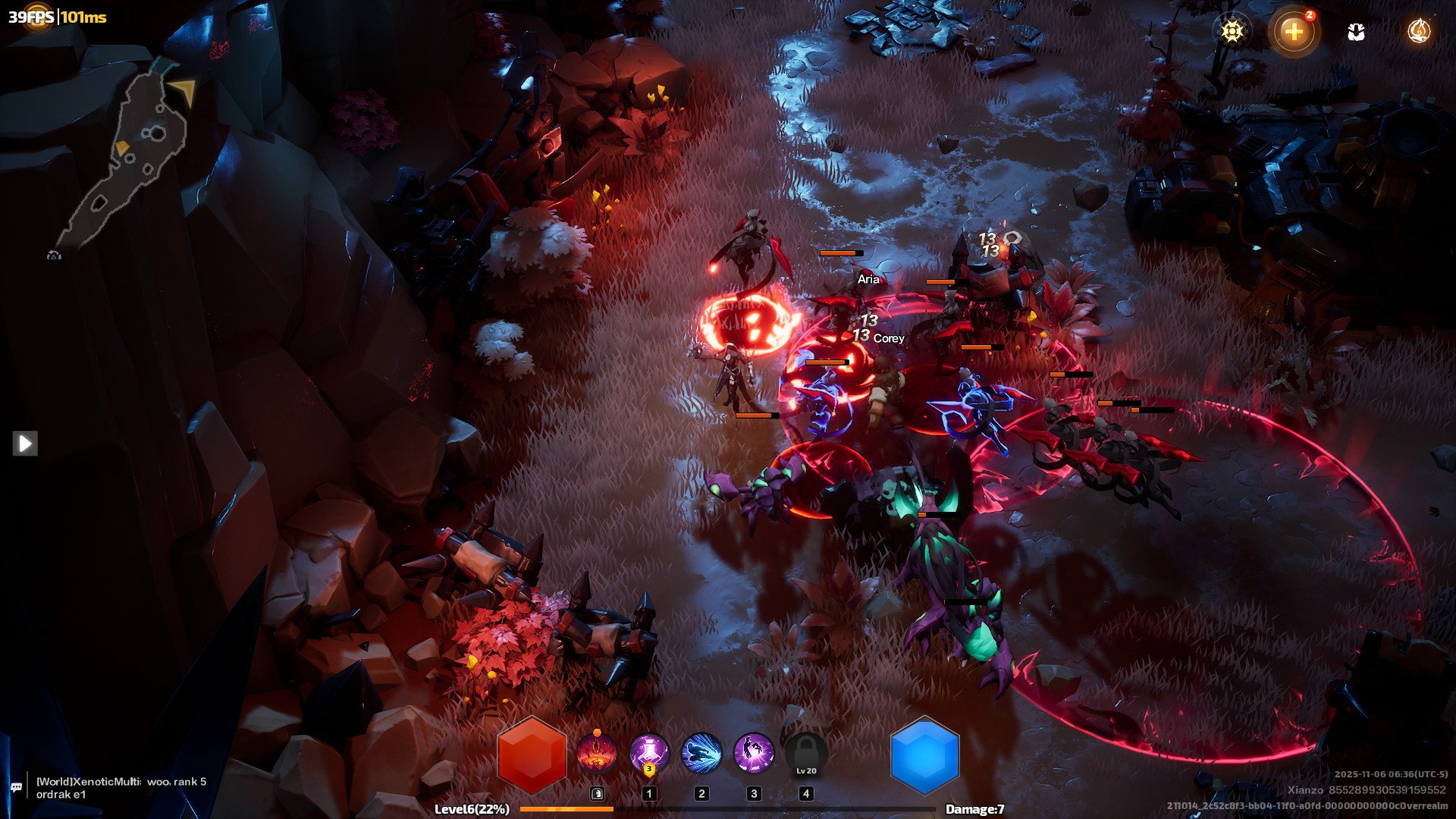Click the red hexagon health orb
Image resolution: width=1456 pixels, height=819 pixels.
click(x=532, y=755)
